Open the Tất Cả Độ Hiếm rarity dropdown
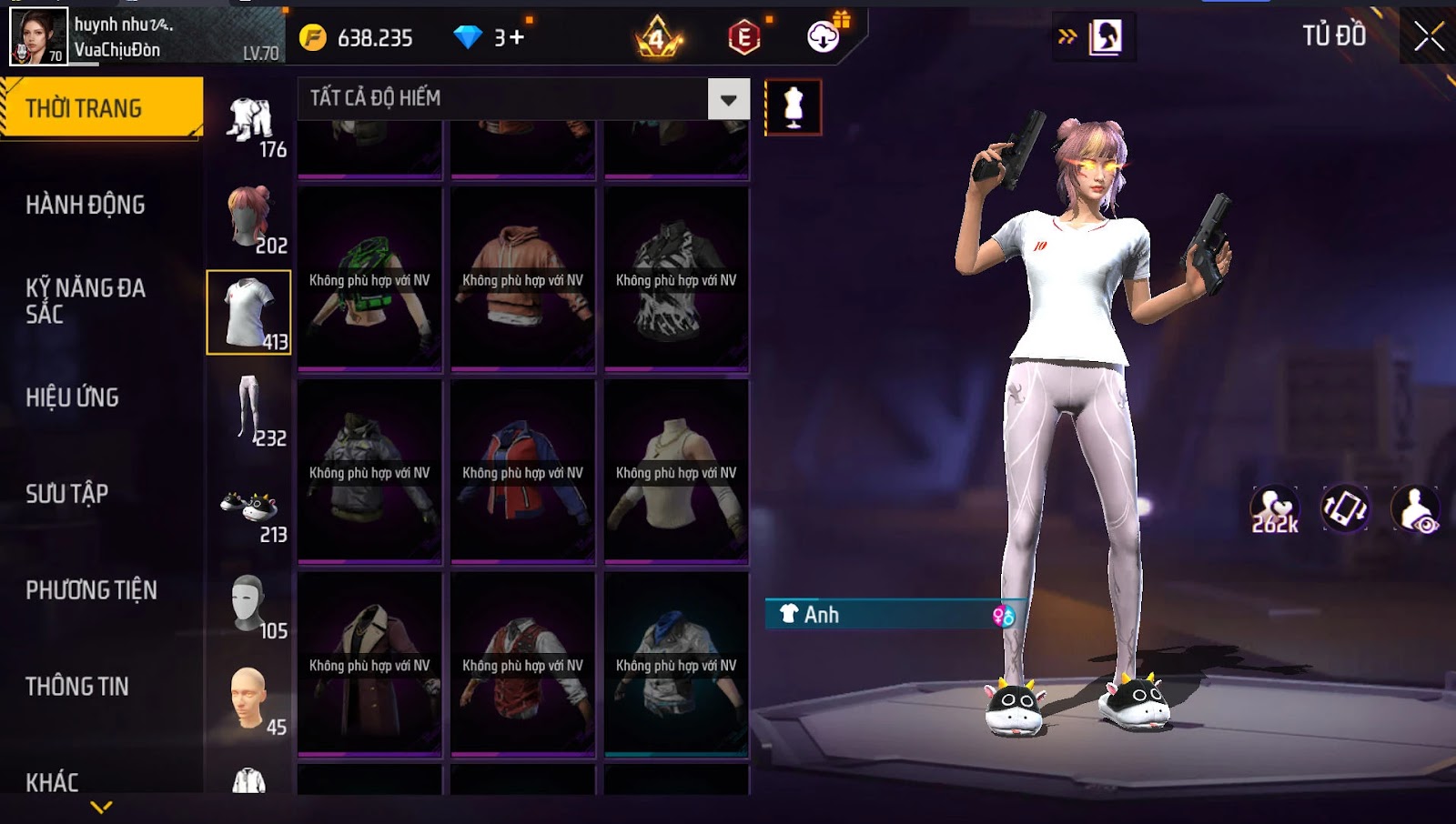This screenshot has width=1456, height=824. click(728, 99)
